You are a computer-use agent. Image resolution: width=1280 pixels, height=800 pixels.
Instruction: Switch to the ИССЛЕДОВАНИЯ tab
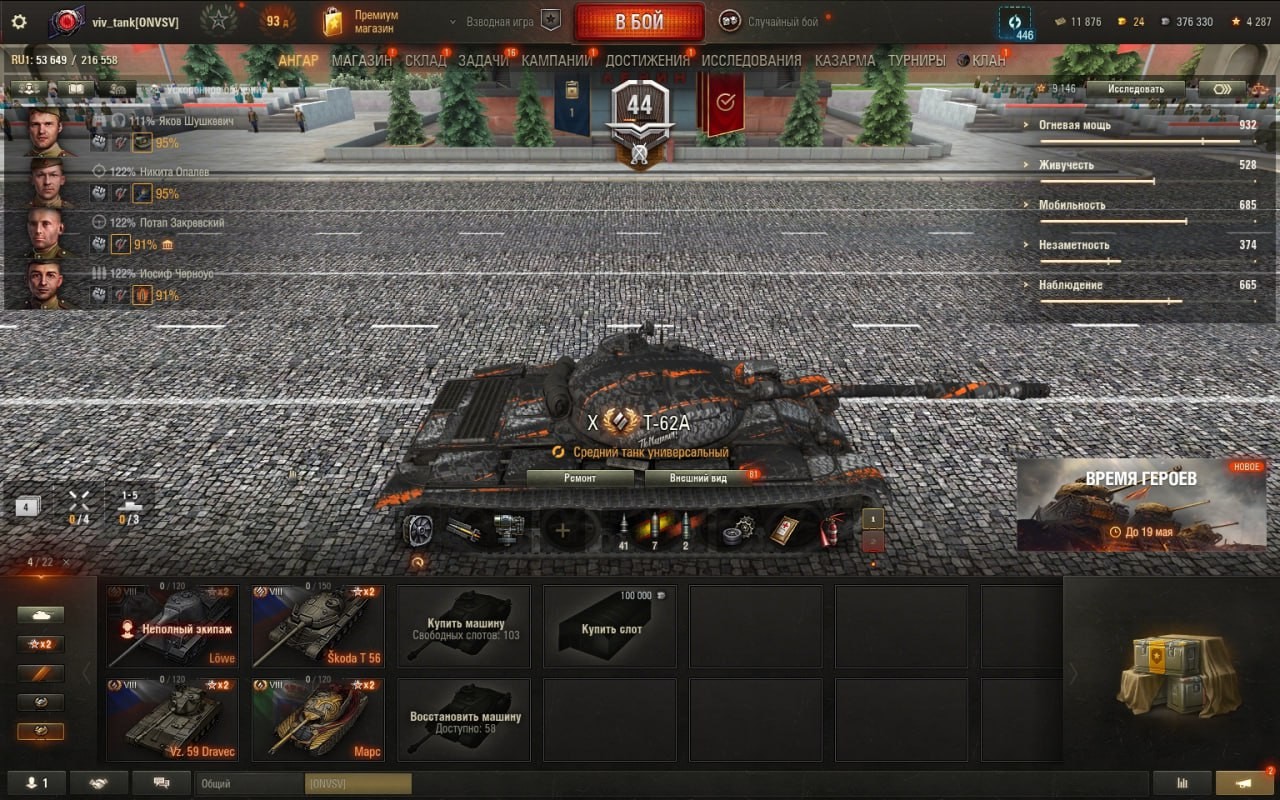coord(751,60)
